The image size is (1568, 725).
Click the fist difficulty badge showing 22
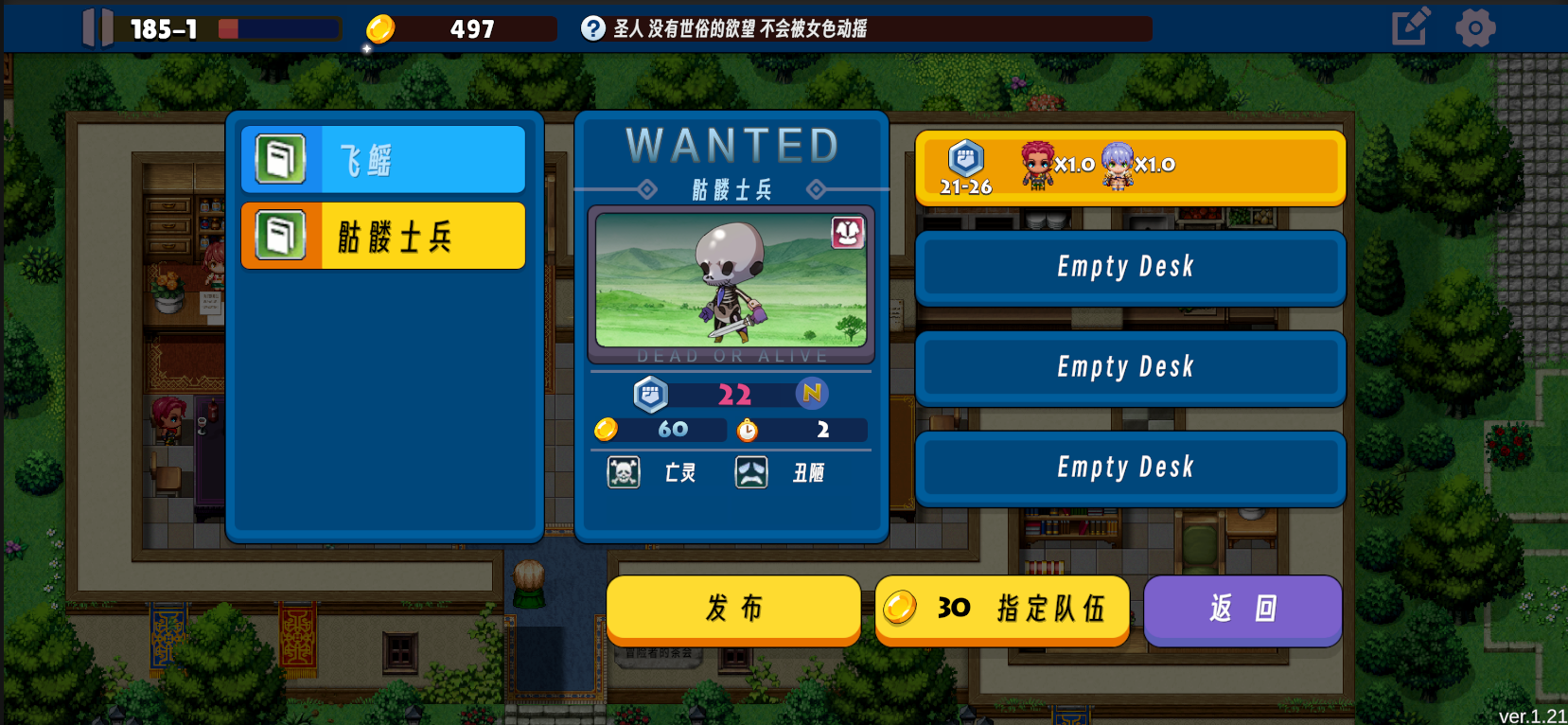click(651, 395)
